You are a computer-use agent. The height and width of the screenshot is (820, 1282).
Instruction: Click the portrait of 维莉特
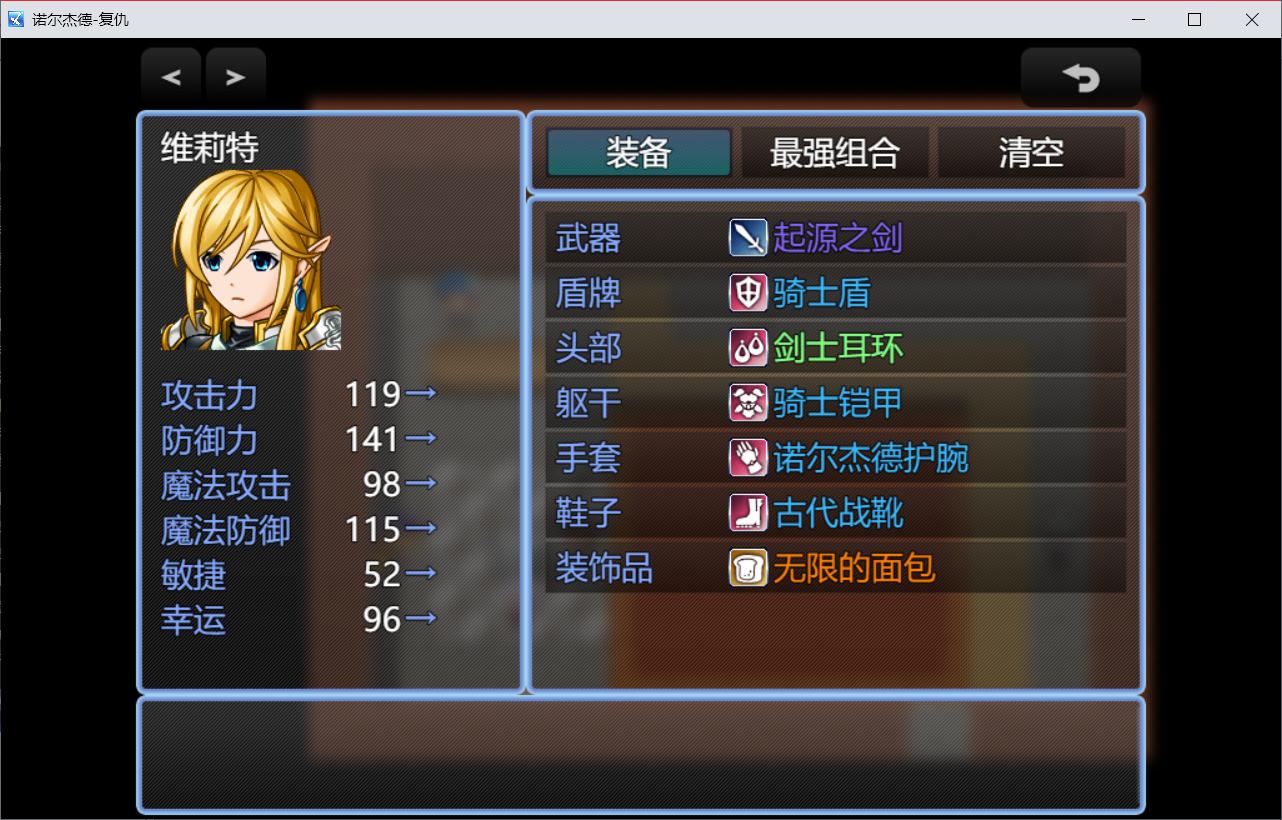point(248,260)
